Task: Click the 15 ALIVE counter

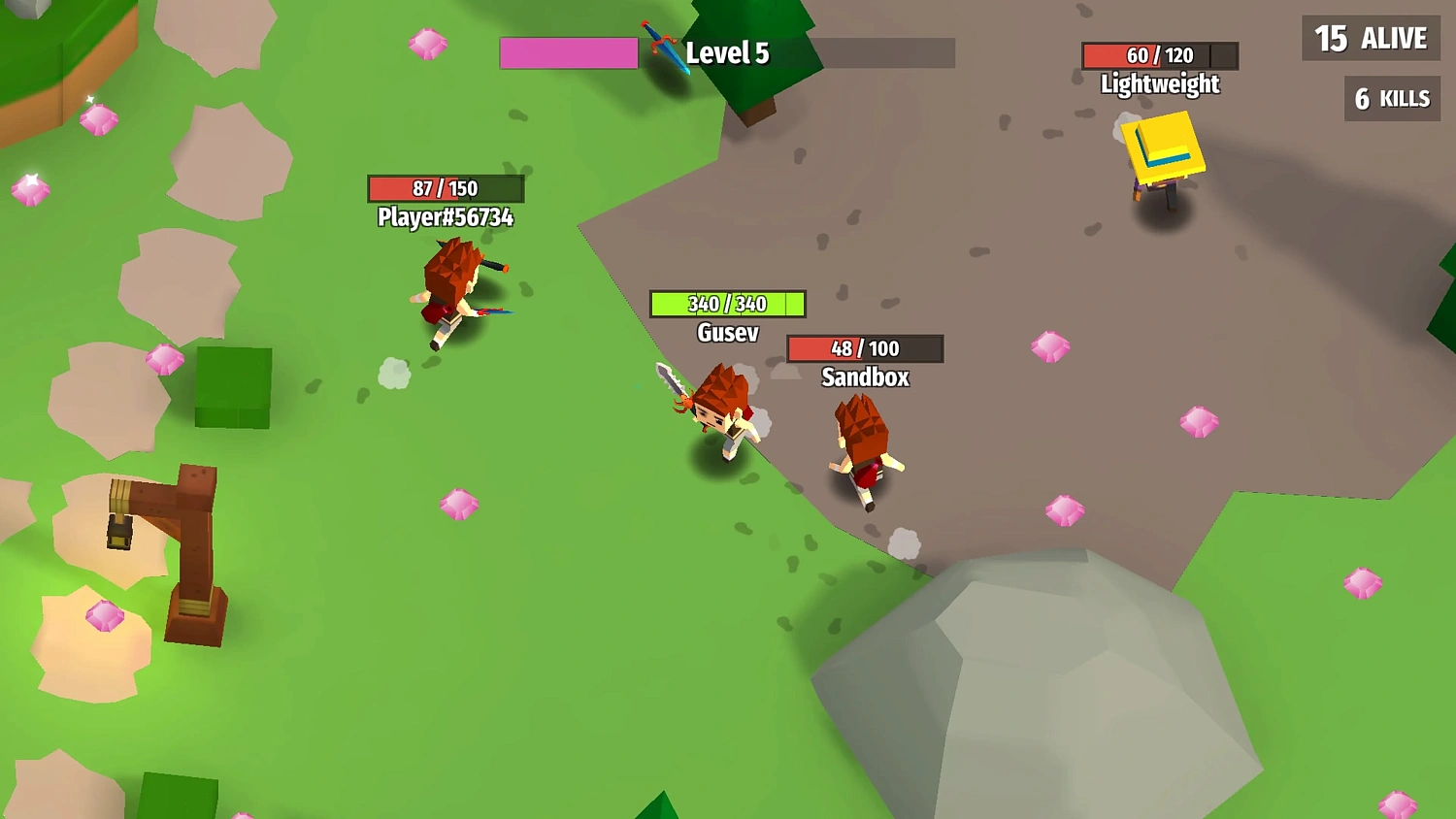Action: [x=1370, y=39]
